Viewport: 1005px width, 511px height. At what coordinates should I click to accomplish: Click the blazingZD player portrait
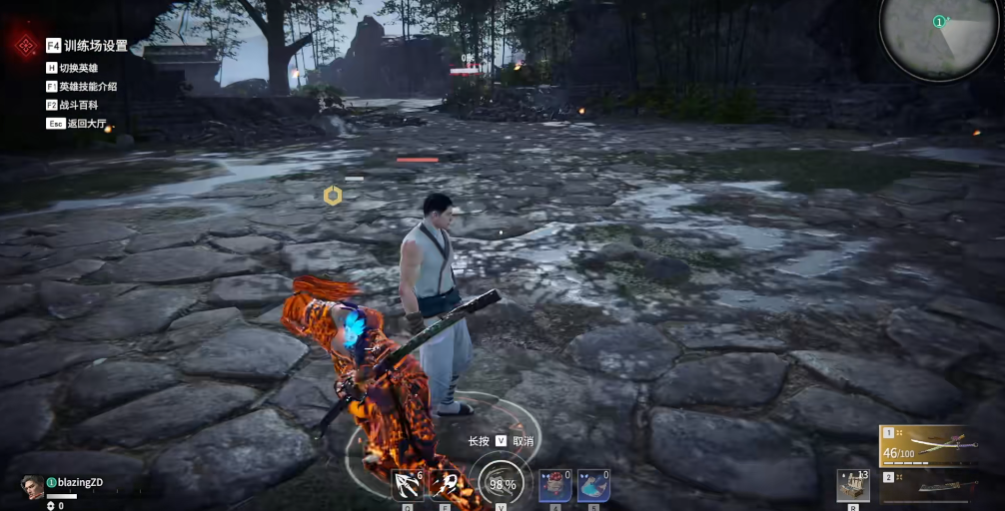(32, 486)
